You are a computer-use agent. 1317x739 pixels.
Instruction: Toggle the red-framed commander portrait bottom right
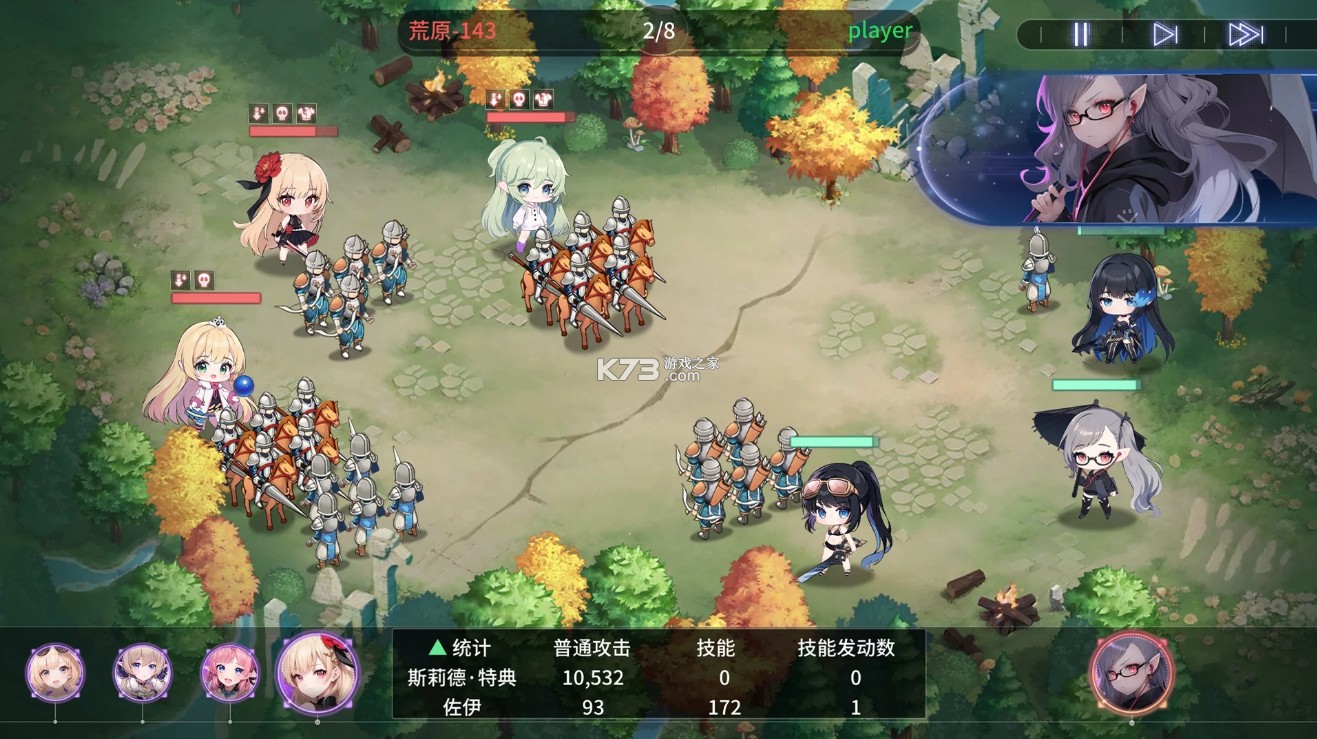pos(1130,675)
